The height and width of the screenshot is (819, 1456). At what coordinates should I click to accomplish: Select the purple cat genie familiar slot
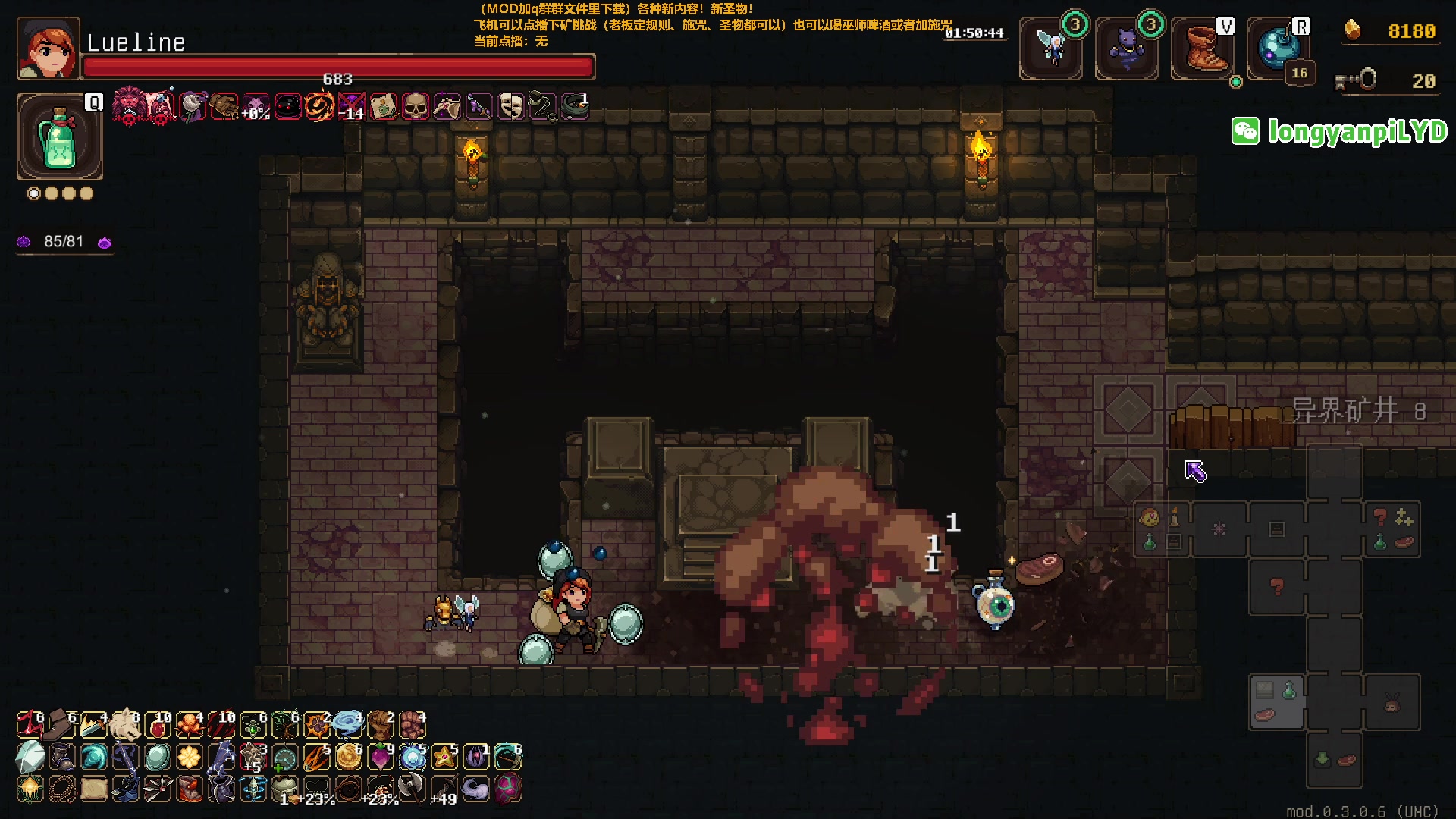[1126, 49]
